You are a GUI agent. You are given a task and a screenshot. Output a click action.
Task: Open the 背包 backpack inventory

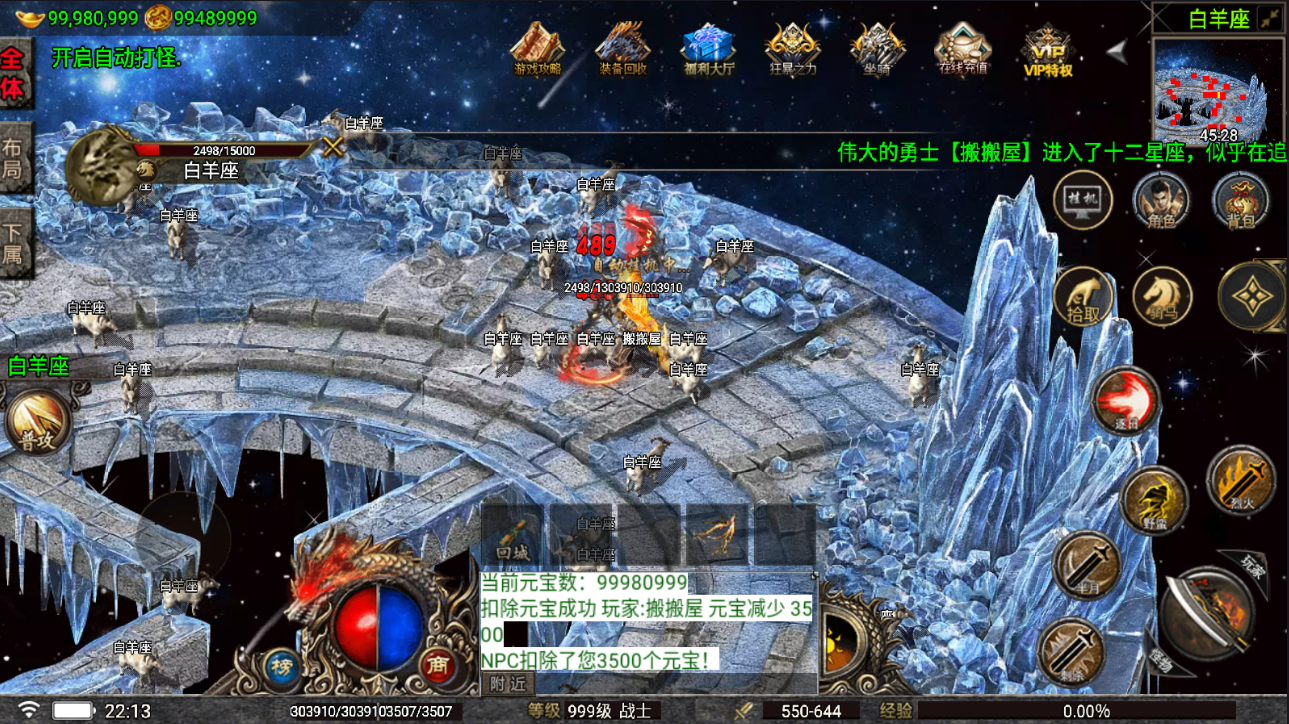[1240, 202]
